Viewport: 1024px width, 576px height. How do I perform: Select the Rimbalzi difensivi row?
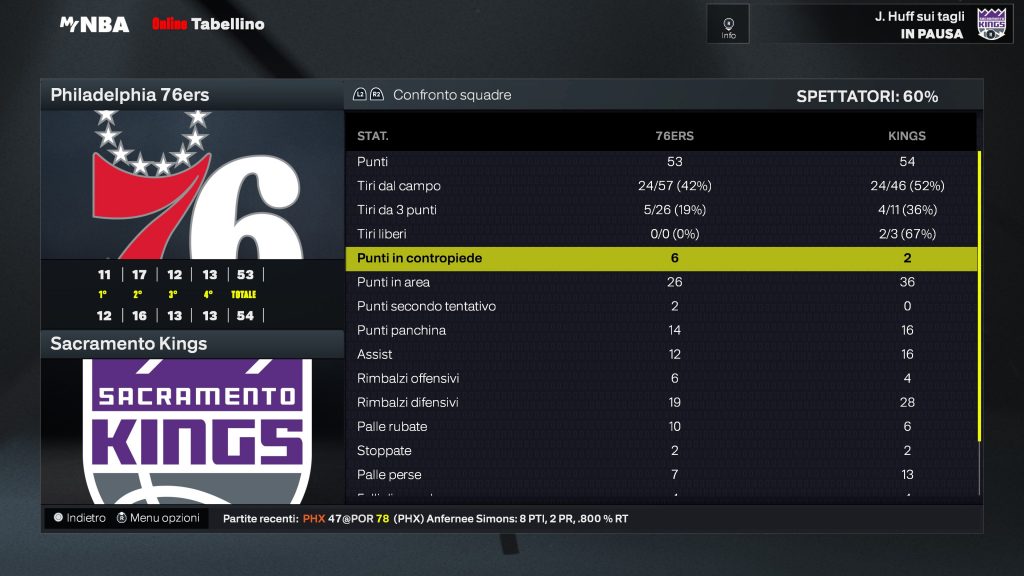pyautogui.click(x=660, y=402)
